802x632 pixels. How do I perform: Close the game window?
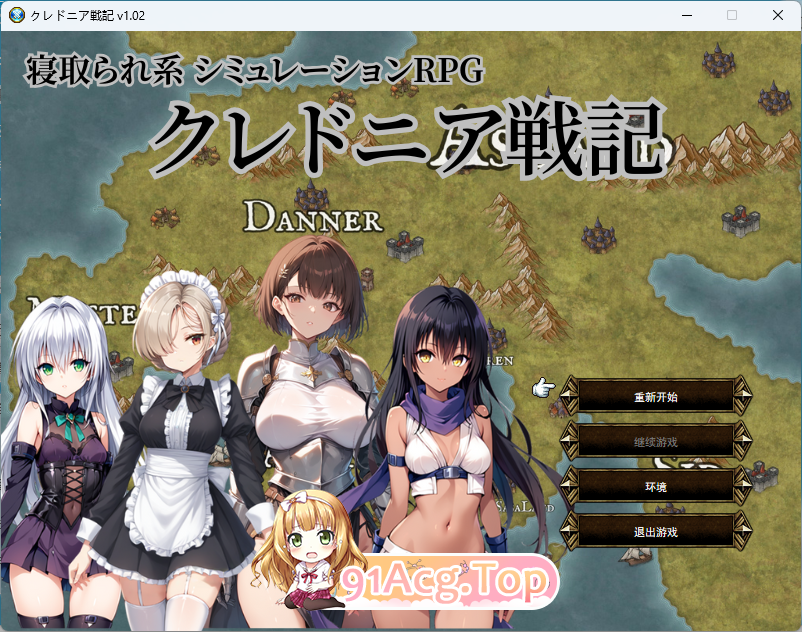[777, 15]
